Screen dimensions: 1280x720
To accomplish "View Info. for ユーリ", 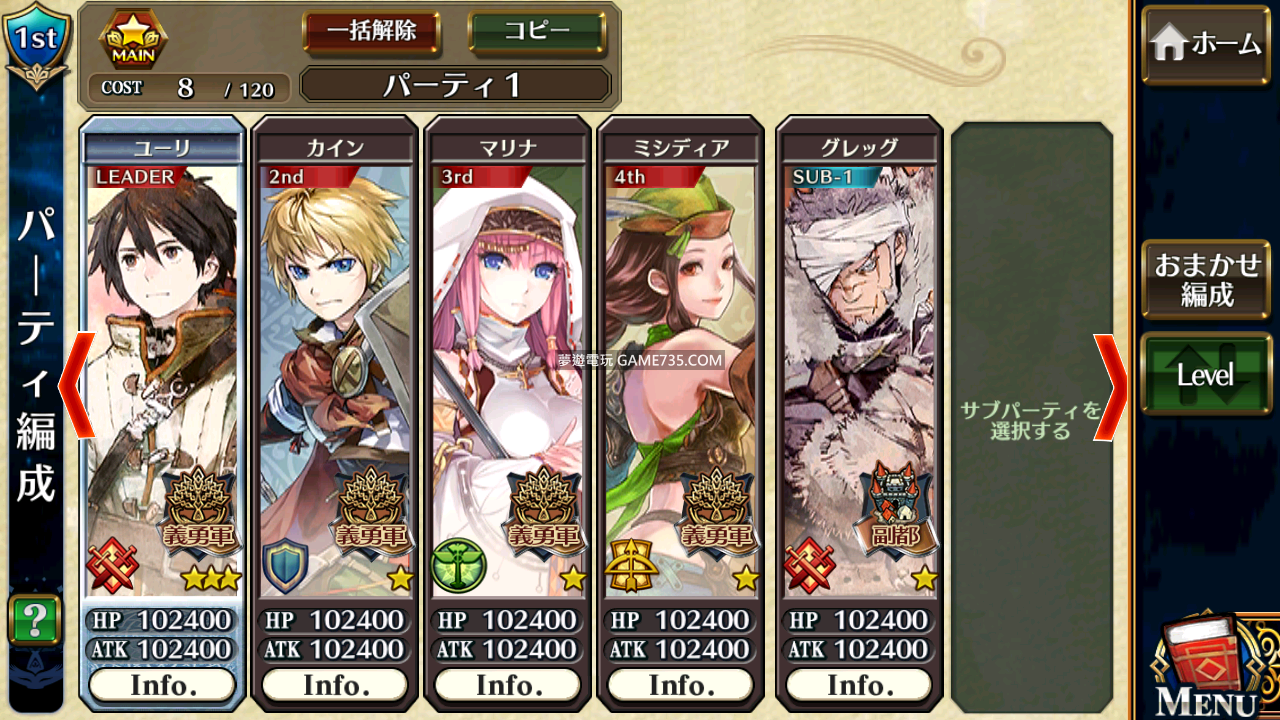I will pos(162,686).
